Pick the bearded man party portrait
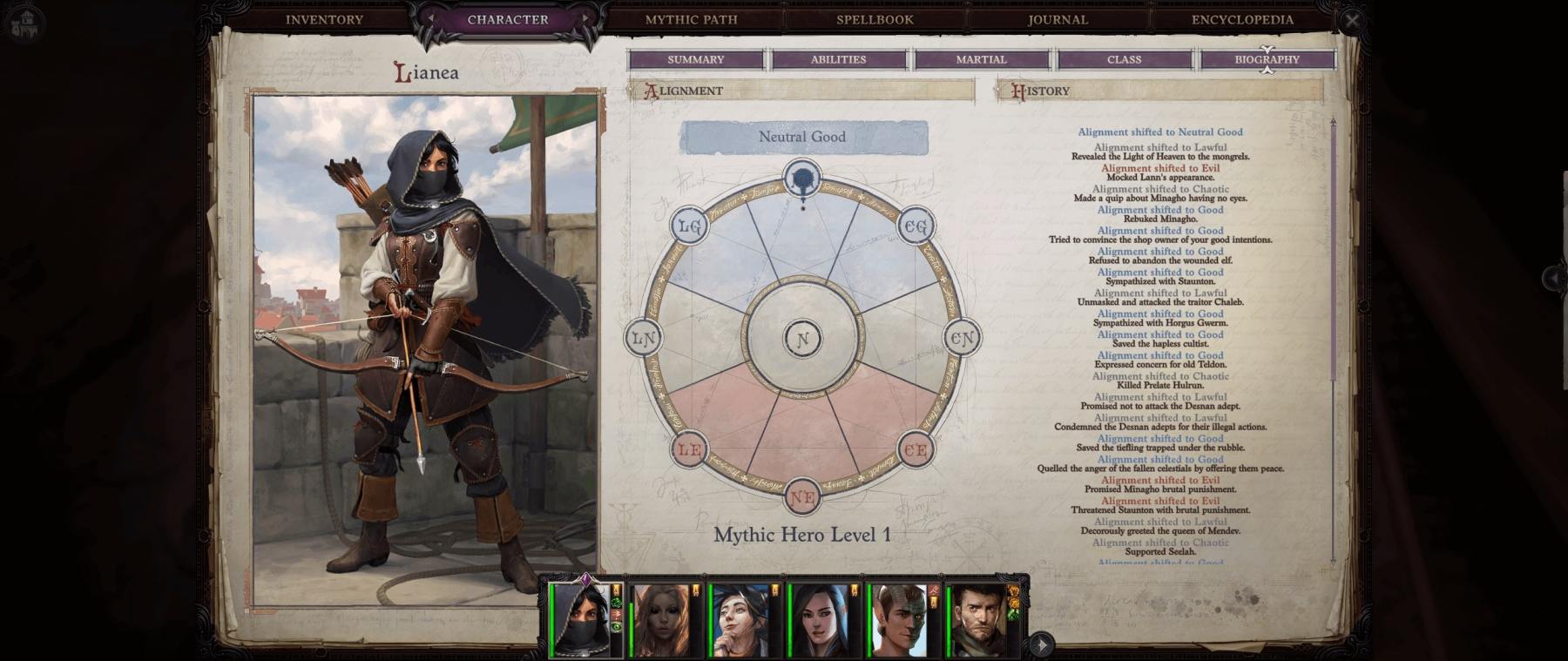This screenshot has height=661, width=1568. [x=978, y=620]
